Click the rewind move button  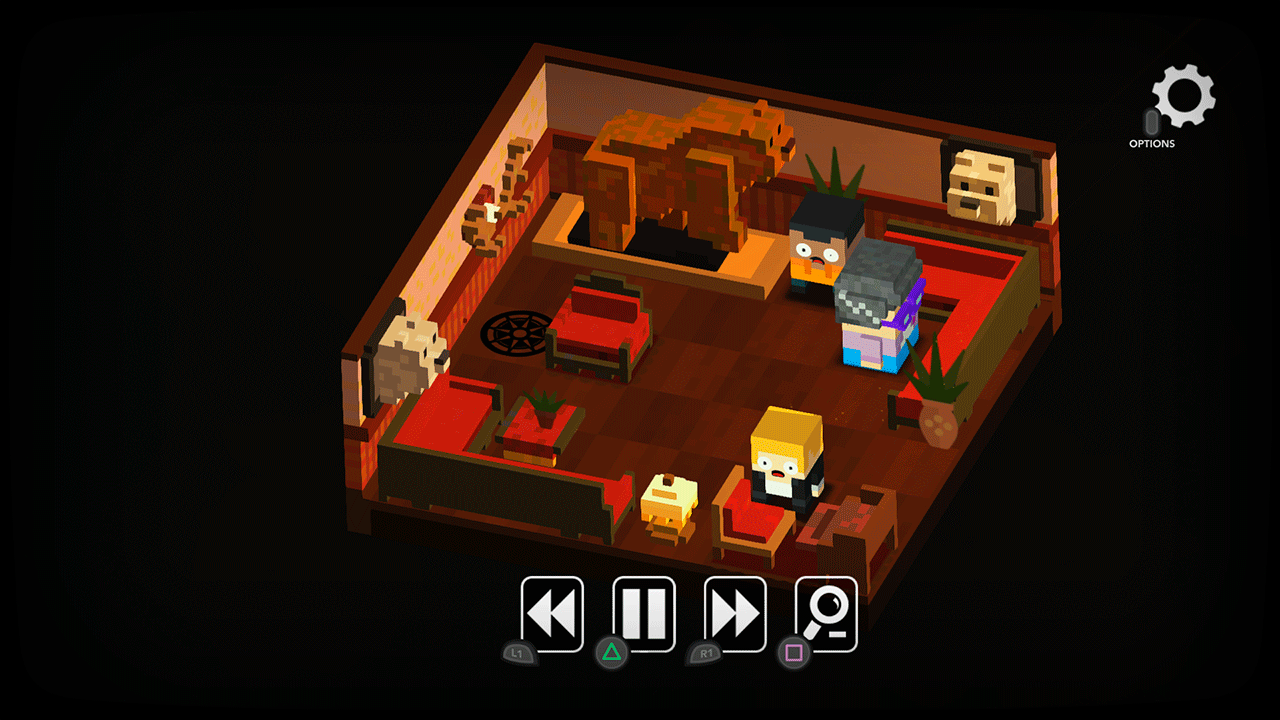(551, 612)
